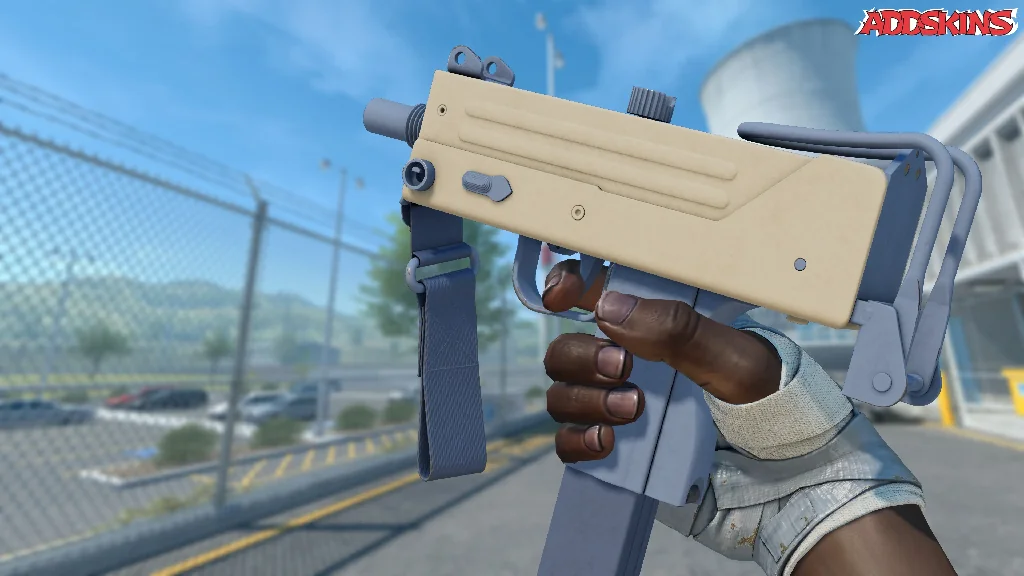The height and width of the screenshot is (576, 1024).
Task: Click the ADDSKINS logo watermark
Action: coord(937,22)
